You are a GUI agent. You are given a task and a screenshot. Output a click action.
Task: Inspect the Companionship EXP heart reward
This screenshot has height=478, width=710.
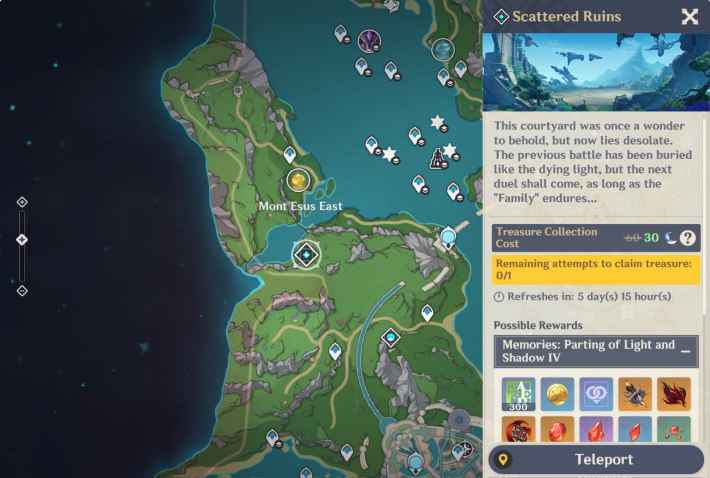tap(596, 394)
